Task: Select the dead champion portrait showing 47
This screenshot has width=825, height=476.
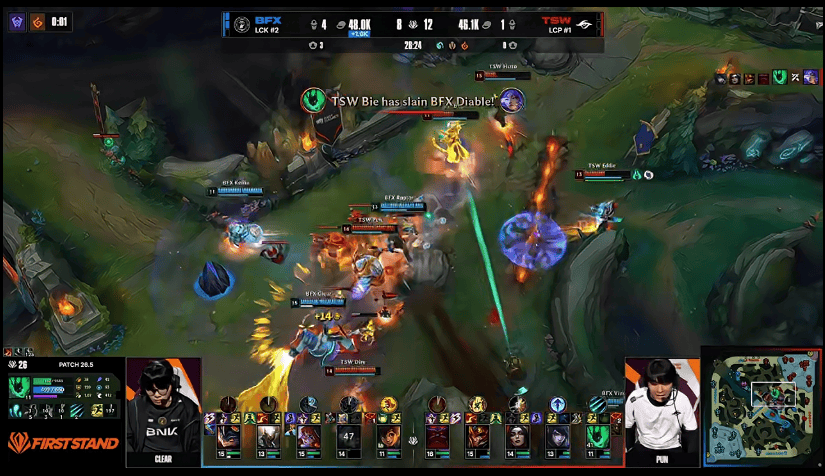Action: pos(348,436)
